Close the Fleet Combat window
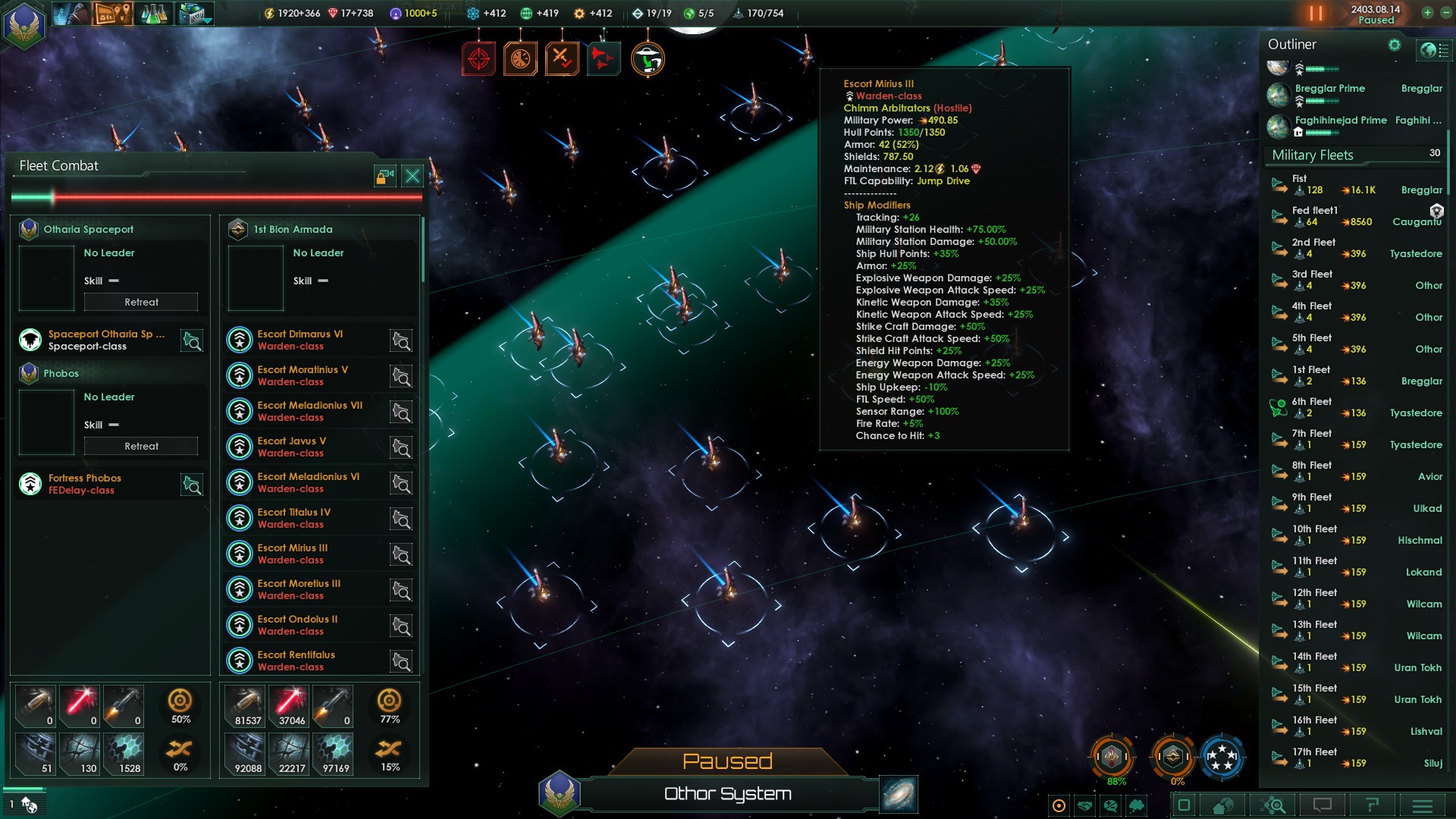This screenshot has width=1456, height=819. (x=412, y=177)
